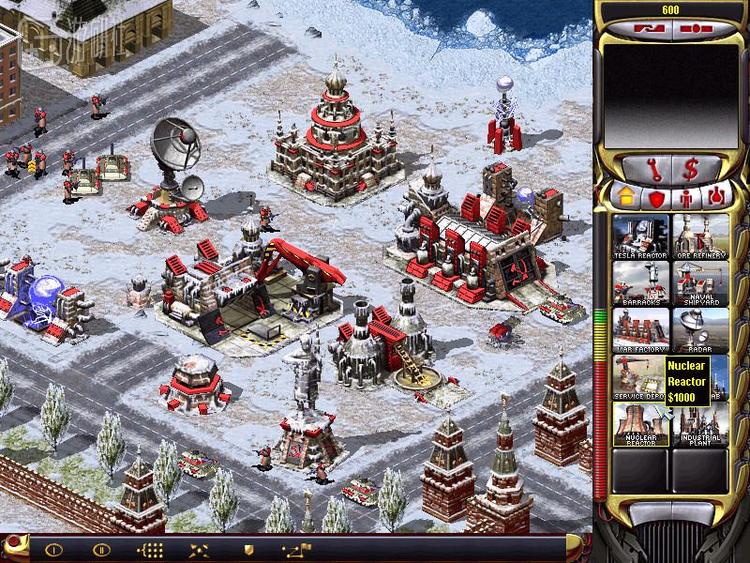This screenshot has height=563, width=750.
Task: Toggle the waypoint flag planning mode
Action: pos(297,549)
